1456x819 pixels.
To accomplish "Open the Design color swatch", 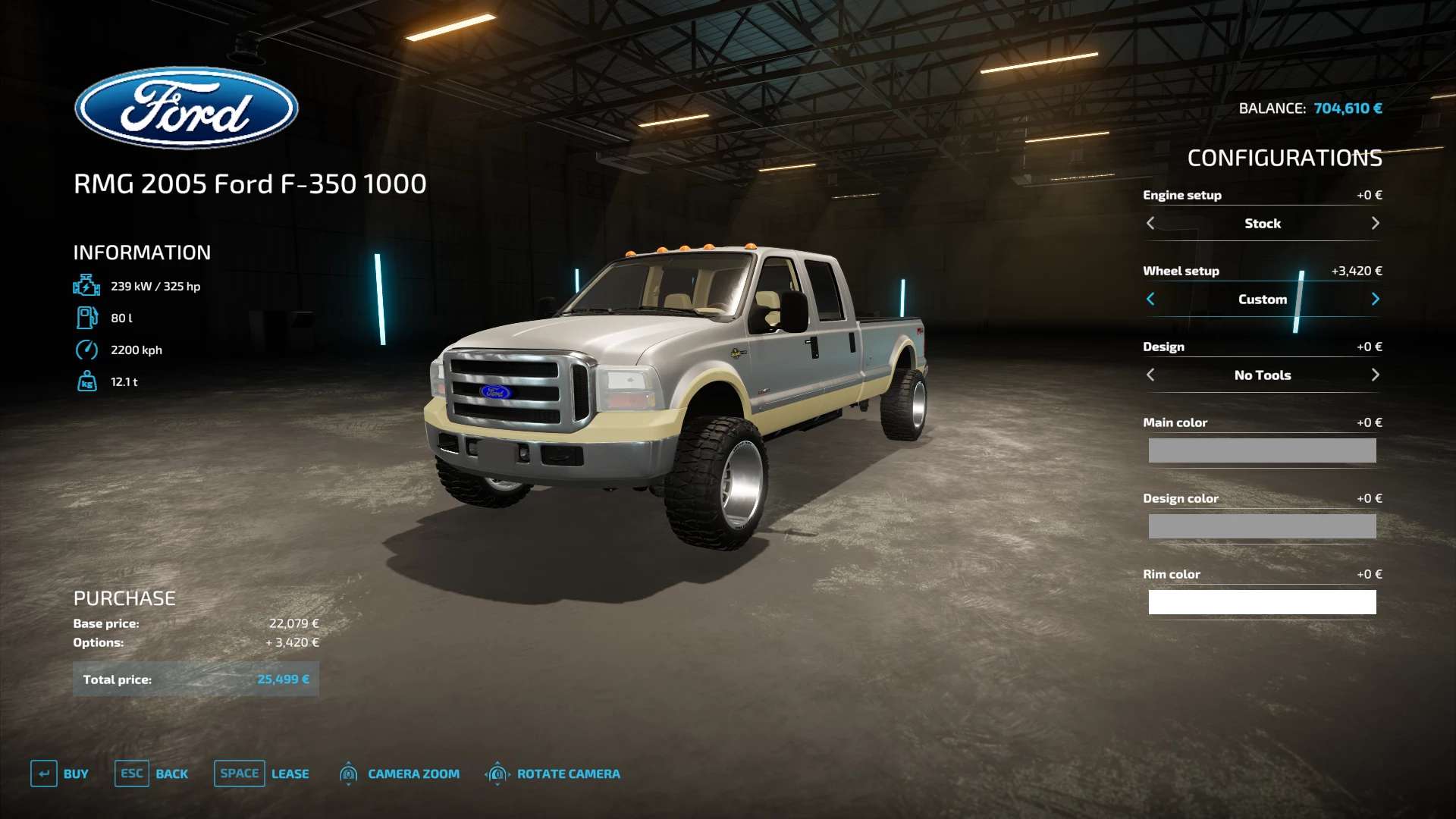I will [x=1262, y=526].
